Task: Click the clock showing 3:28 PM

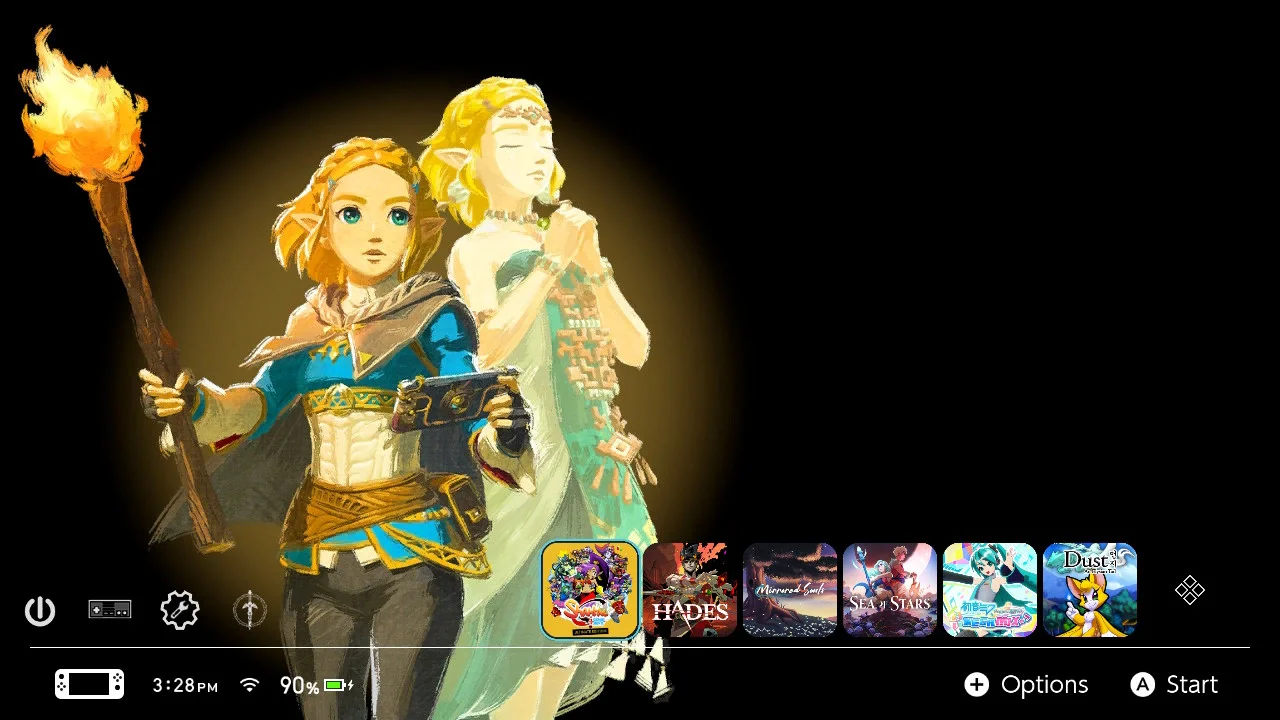Action: [184, 685]
